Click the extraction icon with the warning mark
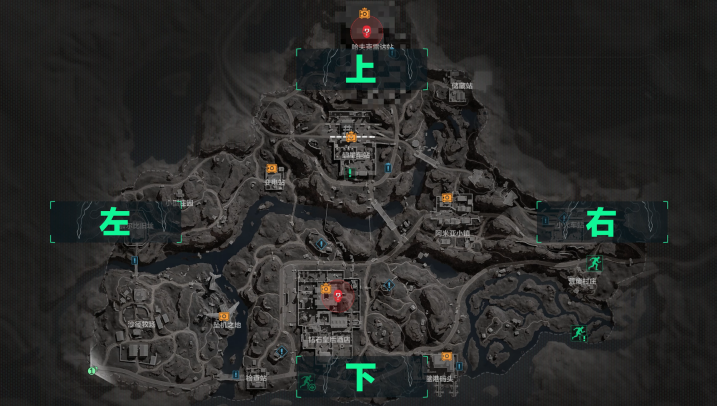 [x=578, y=332]
